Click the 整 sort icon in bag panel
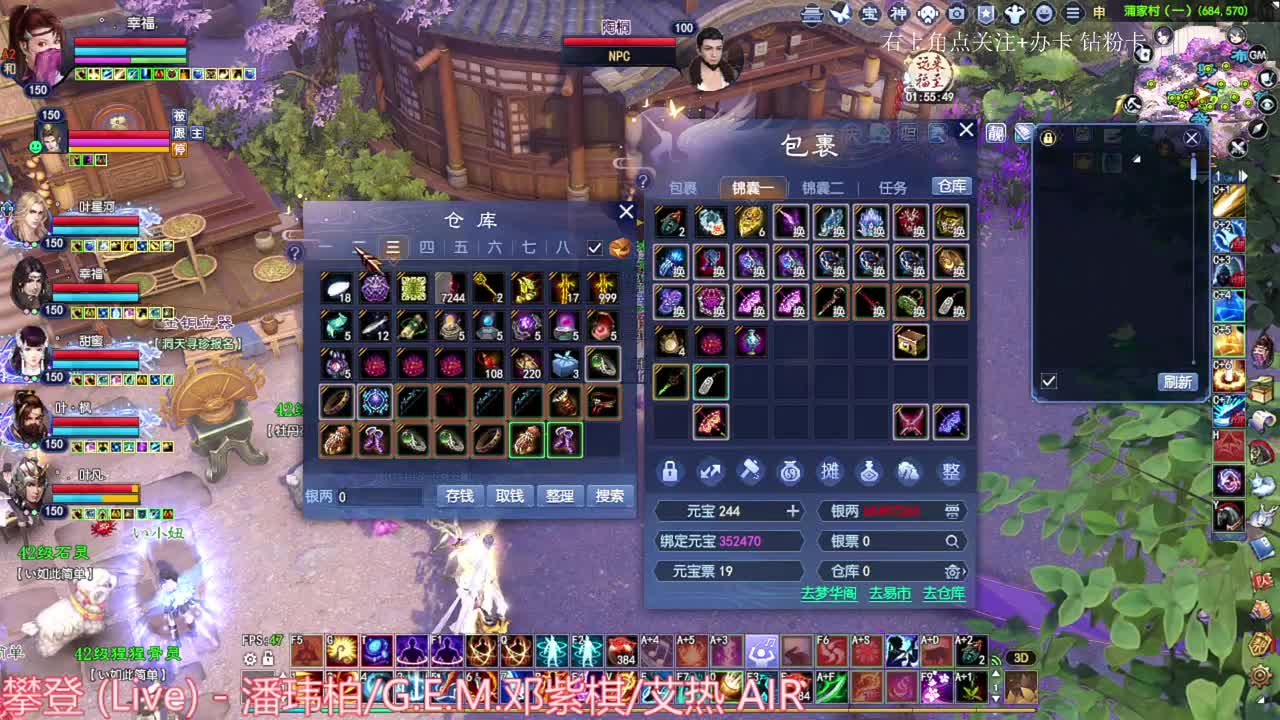 [950, 471]
